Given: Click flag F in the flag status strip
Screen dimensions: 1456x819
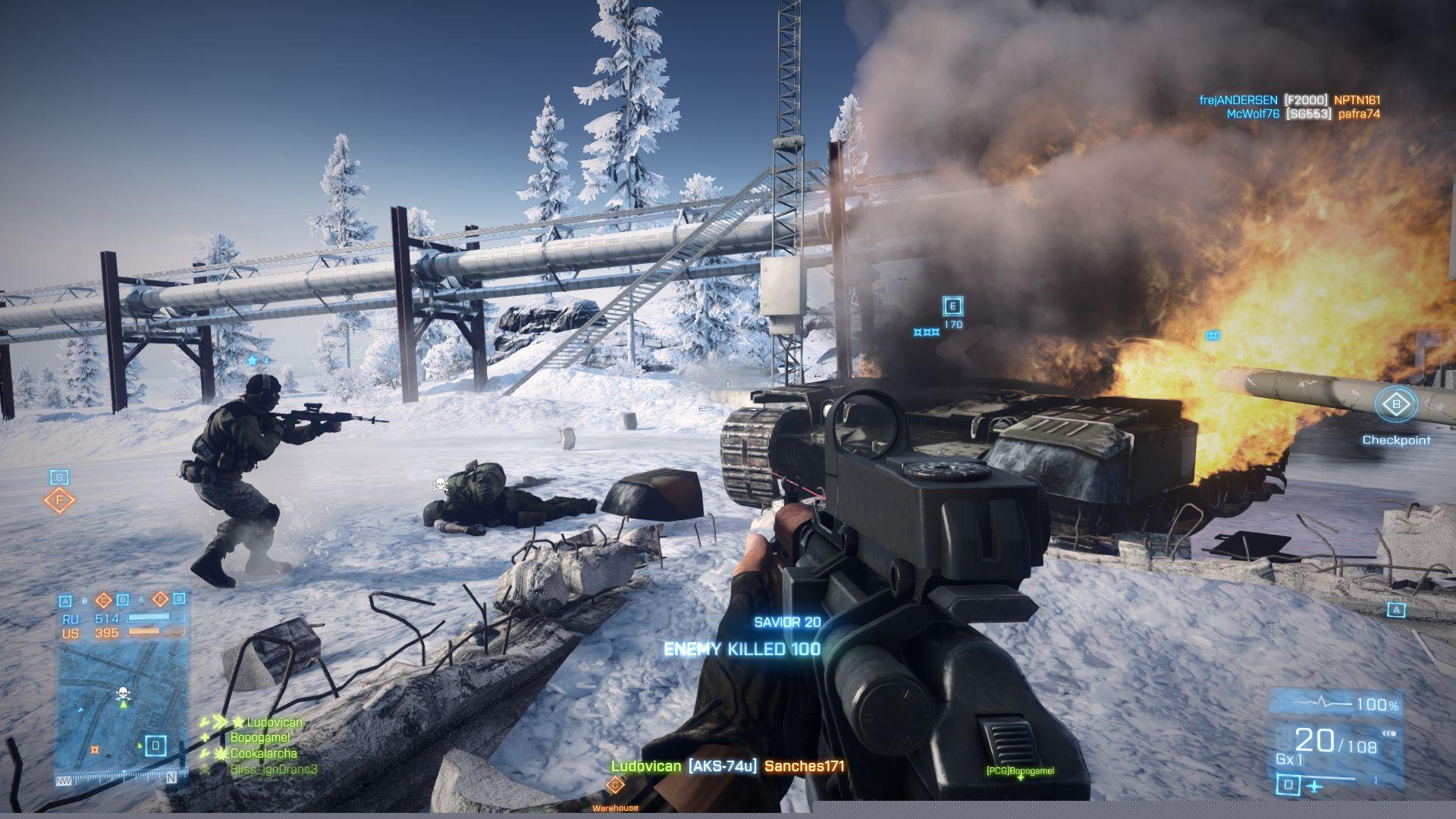Looking at the screenshot, I should [160, 600].
